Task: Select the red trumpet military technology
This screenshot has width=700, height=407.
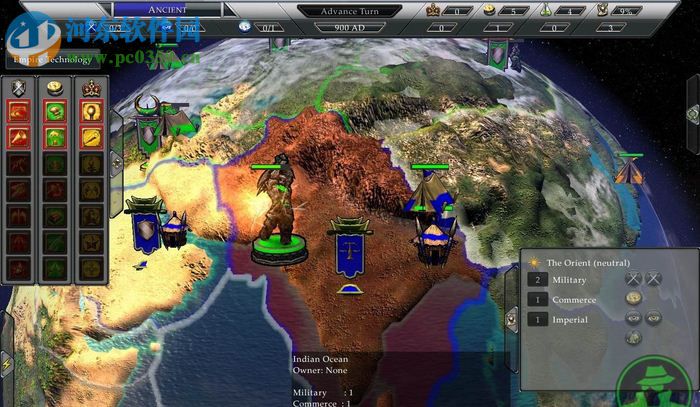Action: pyautogui.click(x=19, y=137)
